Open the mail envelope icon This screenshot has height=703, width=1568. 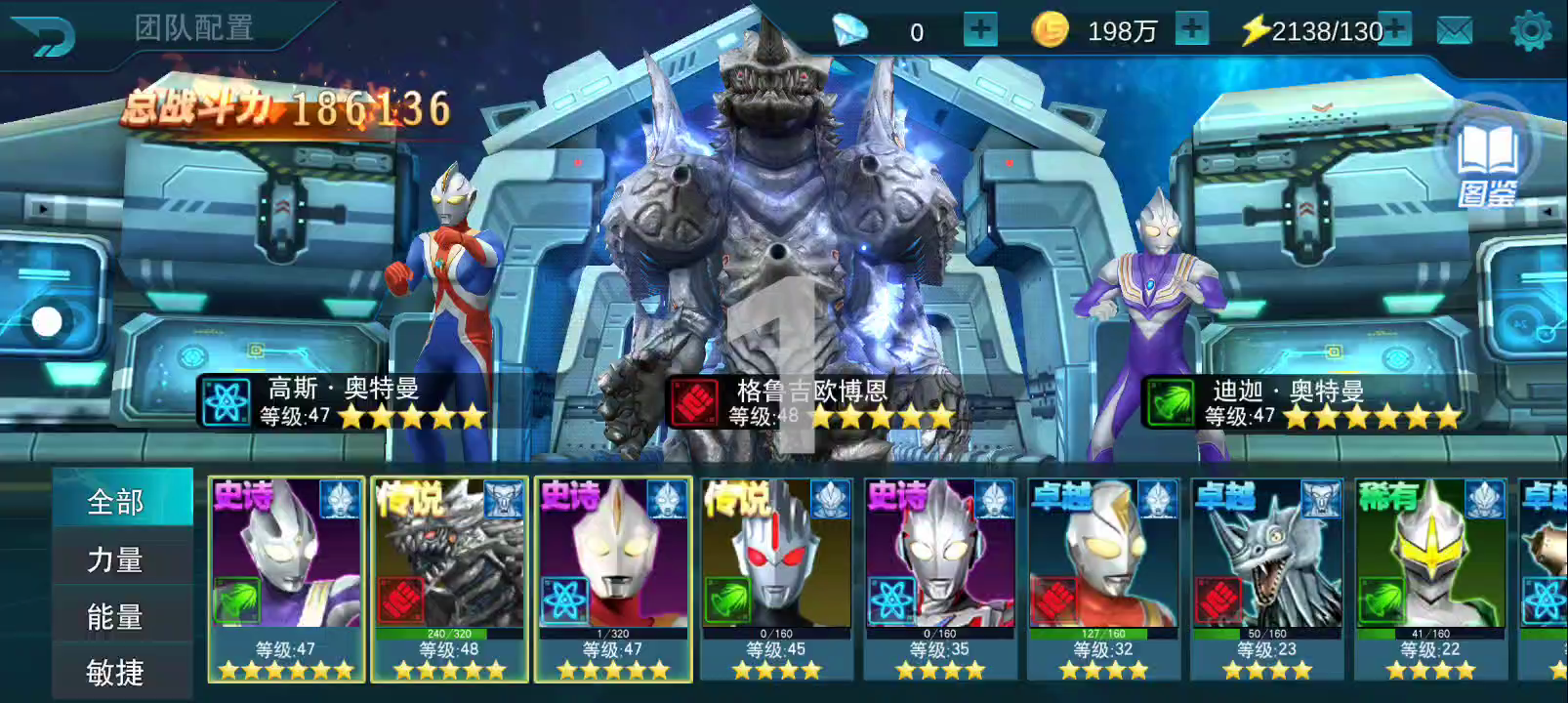[1454, 31]
